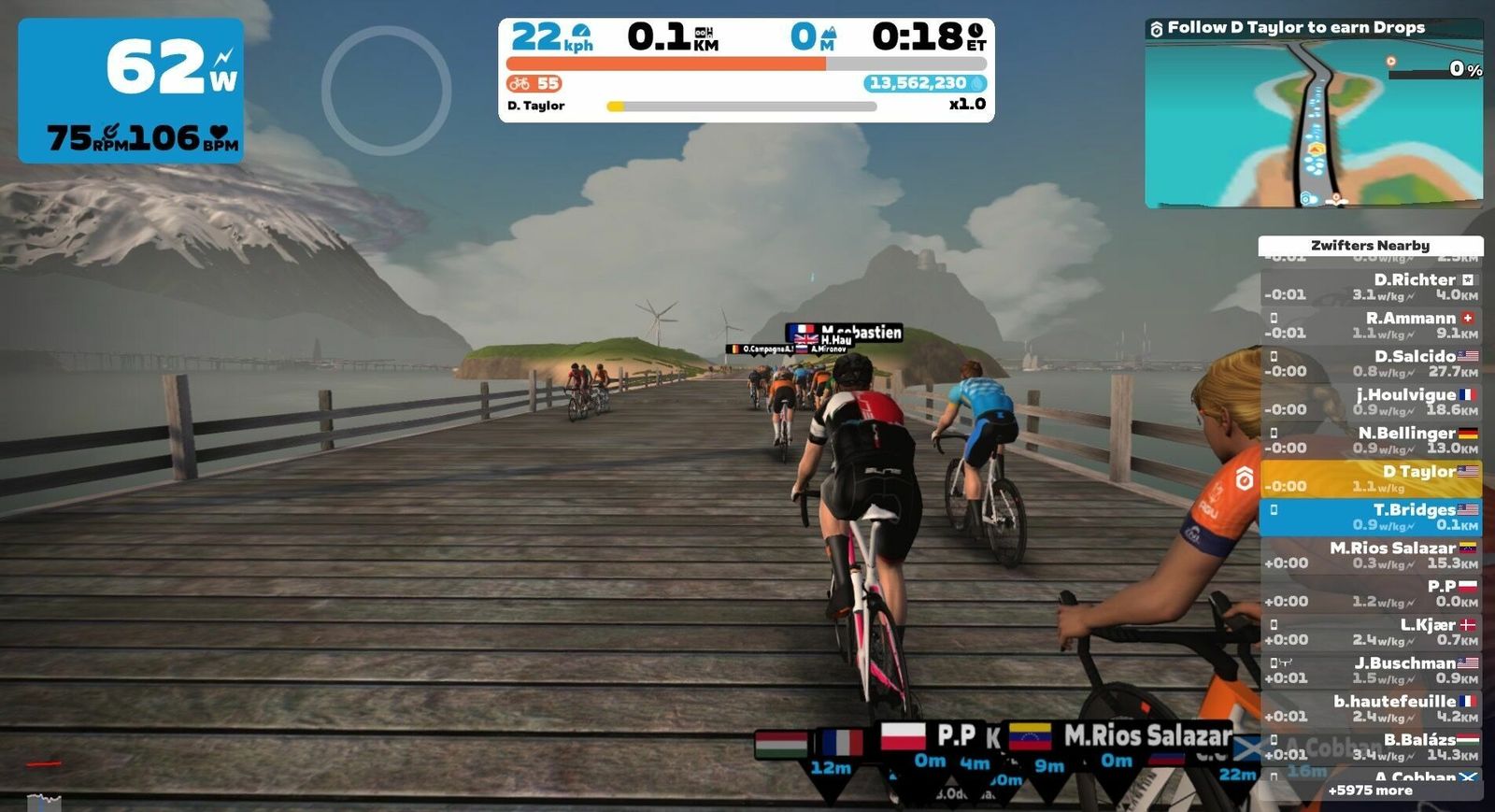Pick j.Houlvigue in the rider list
Viewport: 1495px width, 812px height.
1370,402
